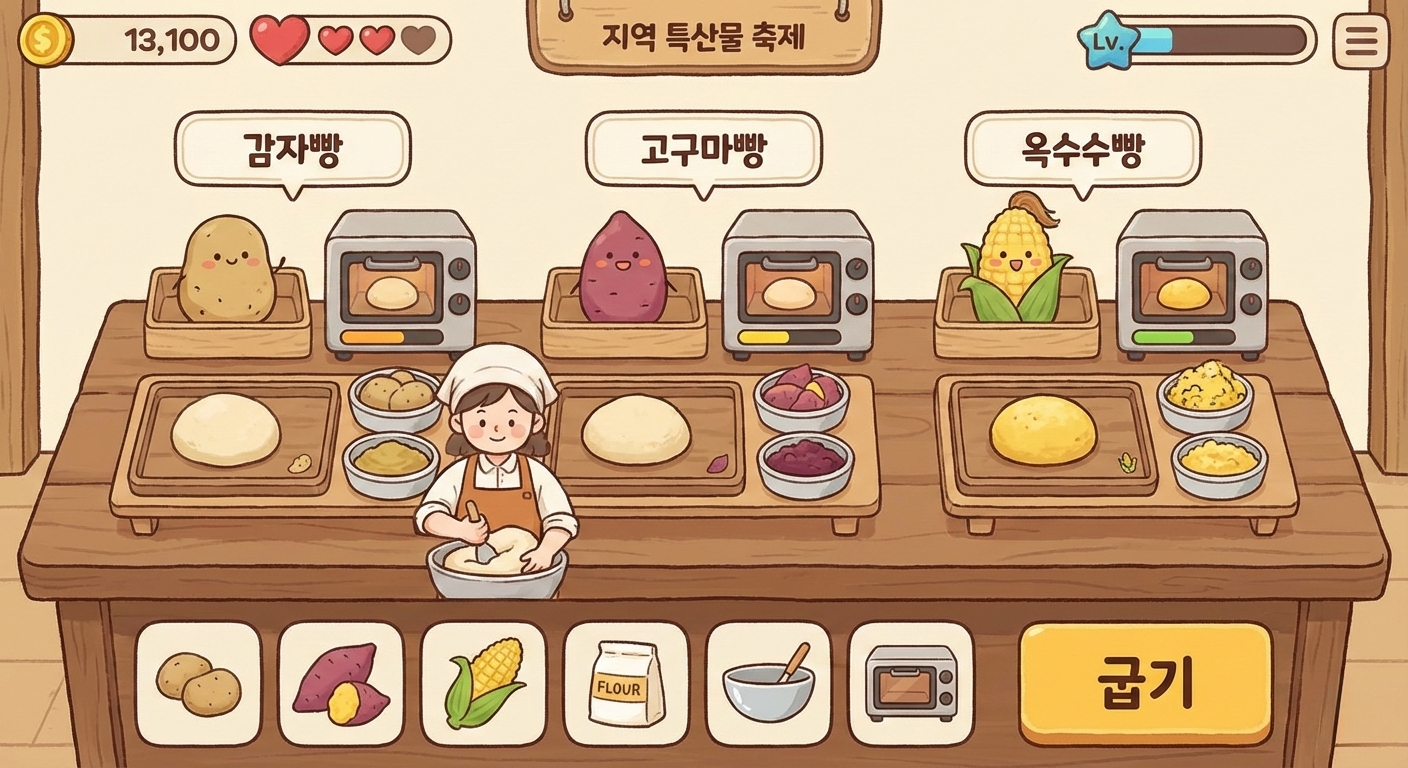Screen dimensions: 1408x768
Task: Click the yellow 굽기 bake button
Action: (1145, 683)
